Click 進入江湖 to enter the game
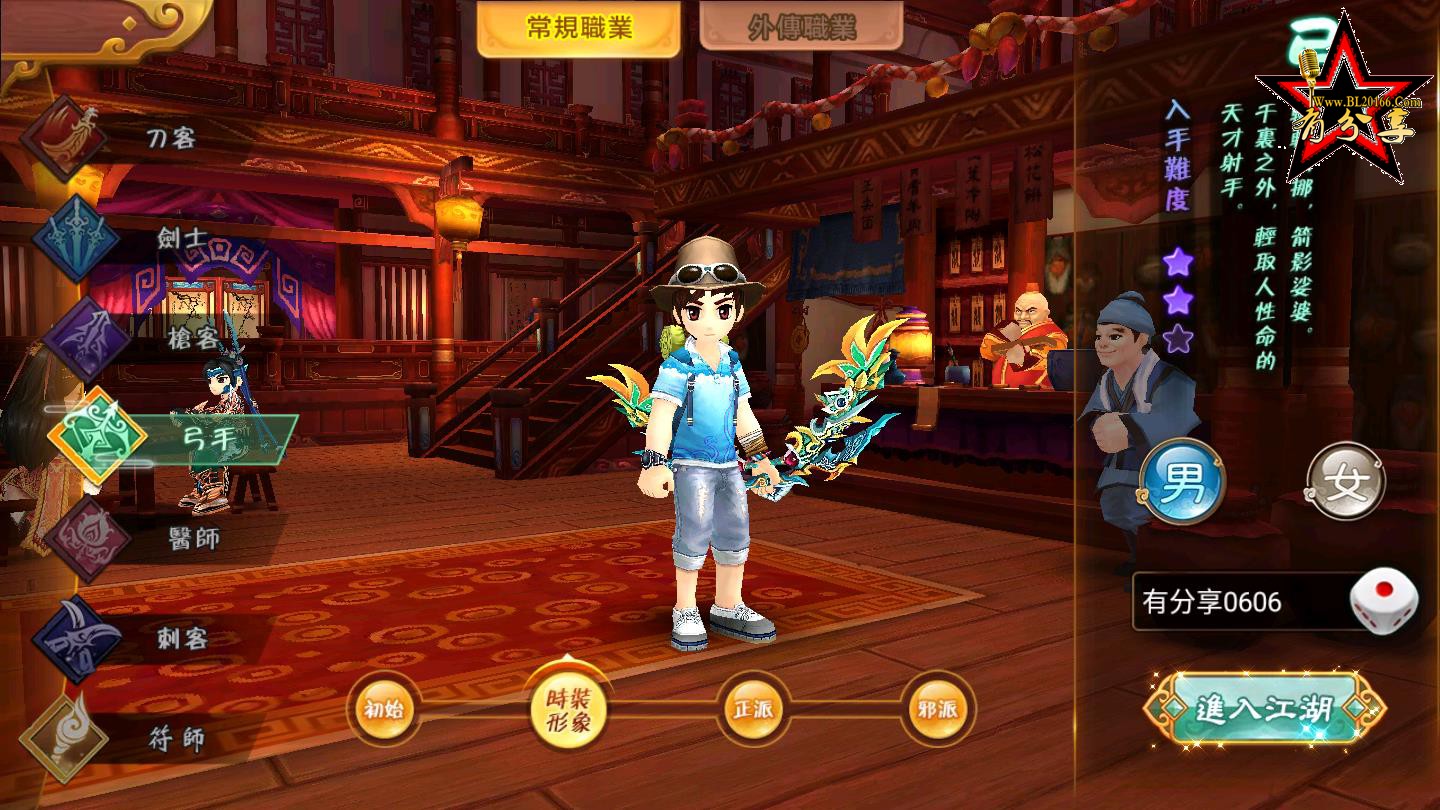This screenshot has height=810, width=1440. click(1264, 710)
